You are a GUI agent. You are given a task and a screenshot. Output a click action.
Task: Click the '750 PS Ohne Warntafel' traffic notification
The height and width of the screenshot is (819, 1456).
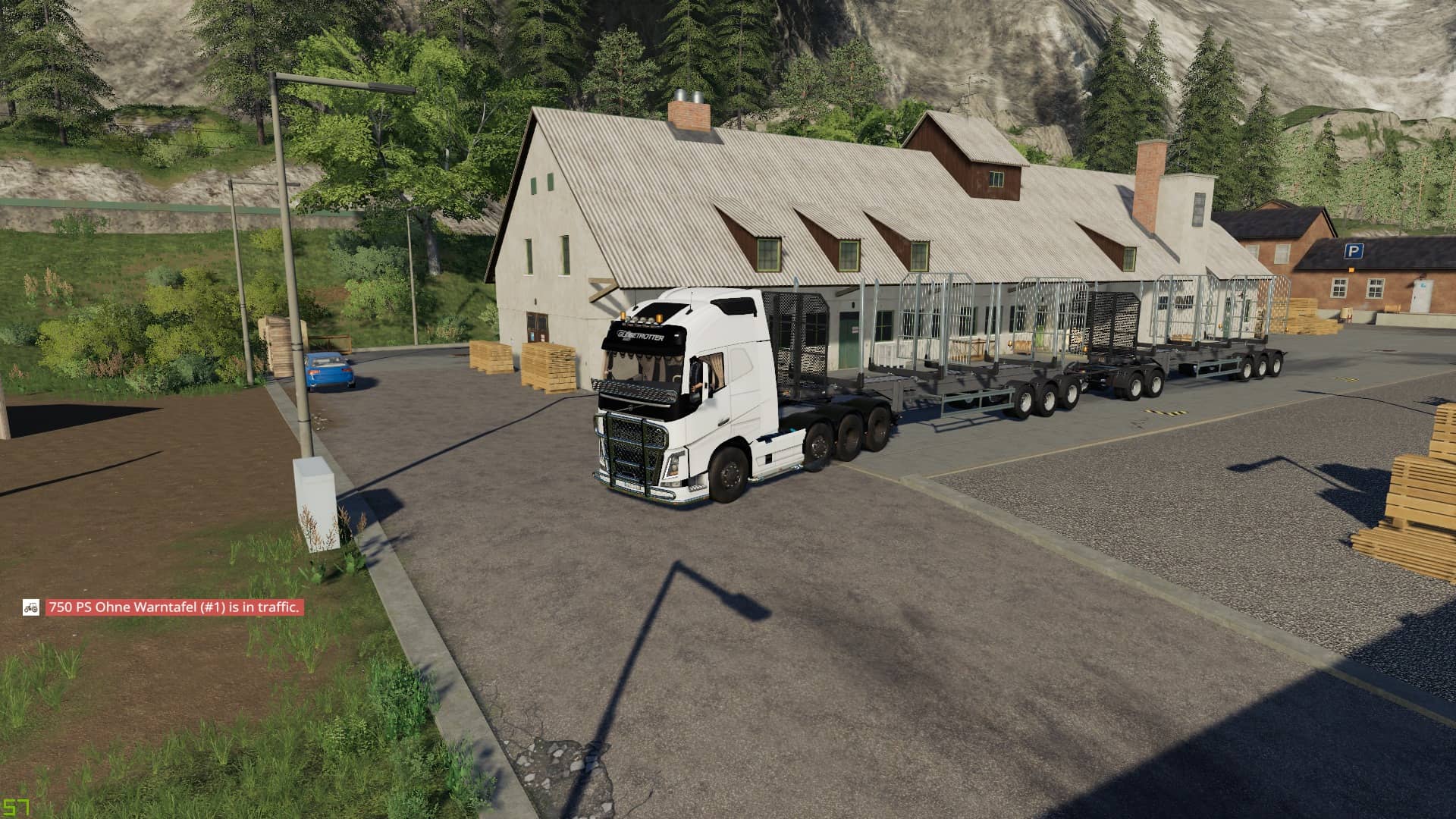point(174,607)
